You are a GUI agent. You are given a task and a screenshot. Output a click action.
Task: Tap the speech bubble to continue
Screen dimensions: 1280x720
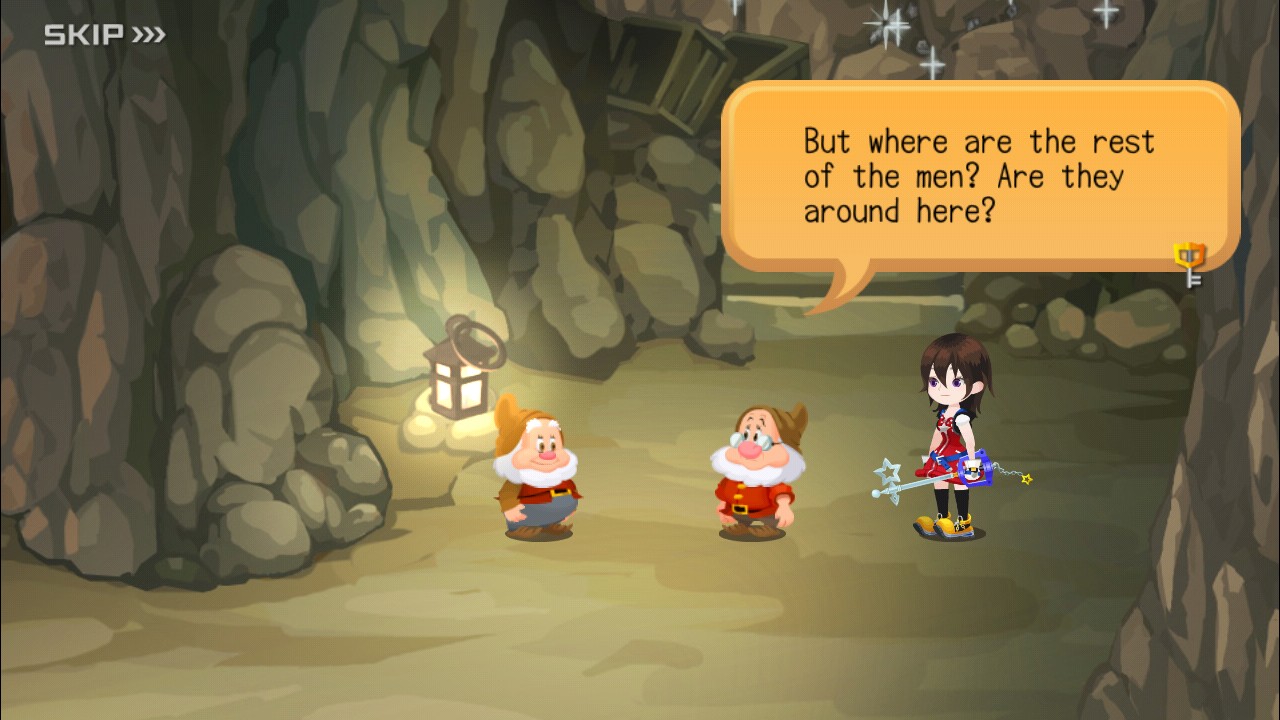pyautogui.click(x=978, y=176)
